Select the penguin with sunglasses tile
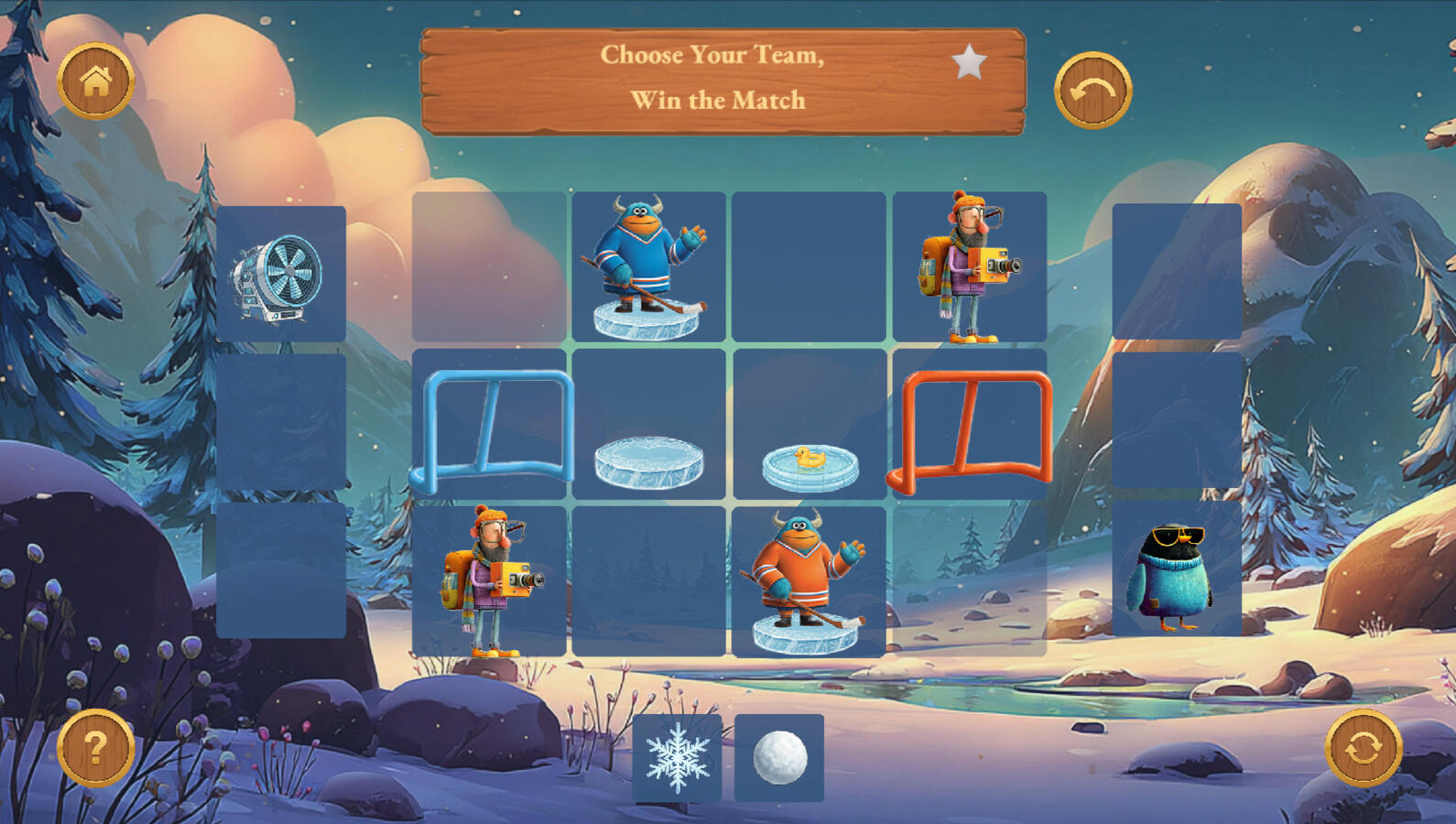 point(1176,569)
